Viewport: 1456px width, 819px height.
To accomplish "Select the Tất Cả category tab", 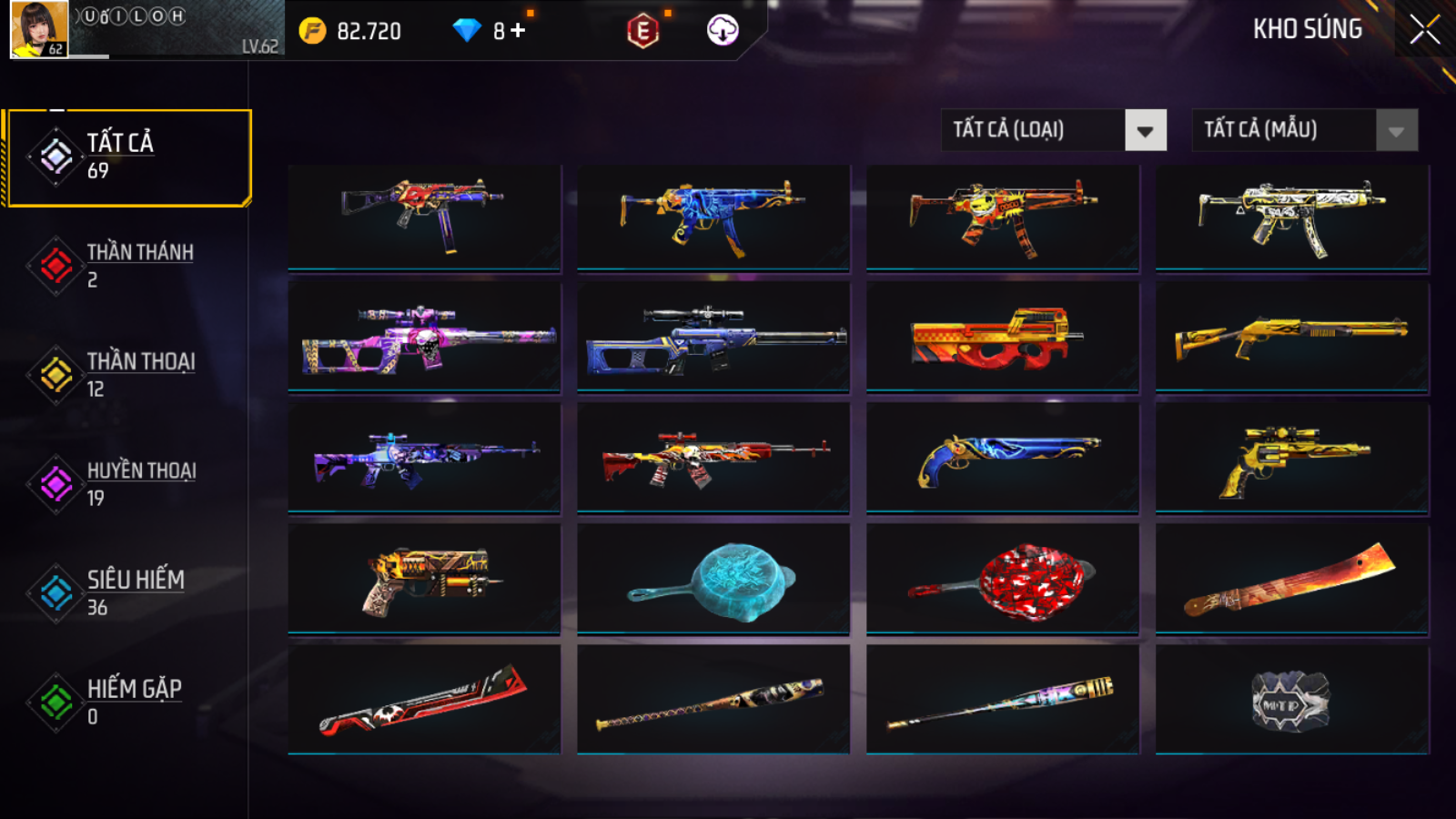I will pos(129,157).
